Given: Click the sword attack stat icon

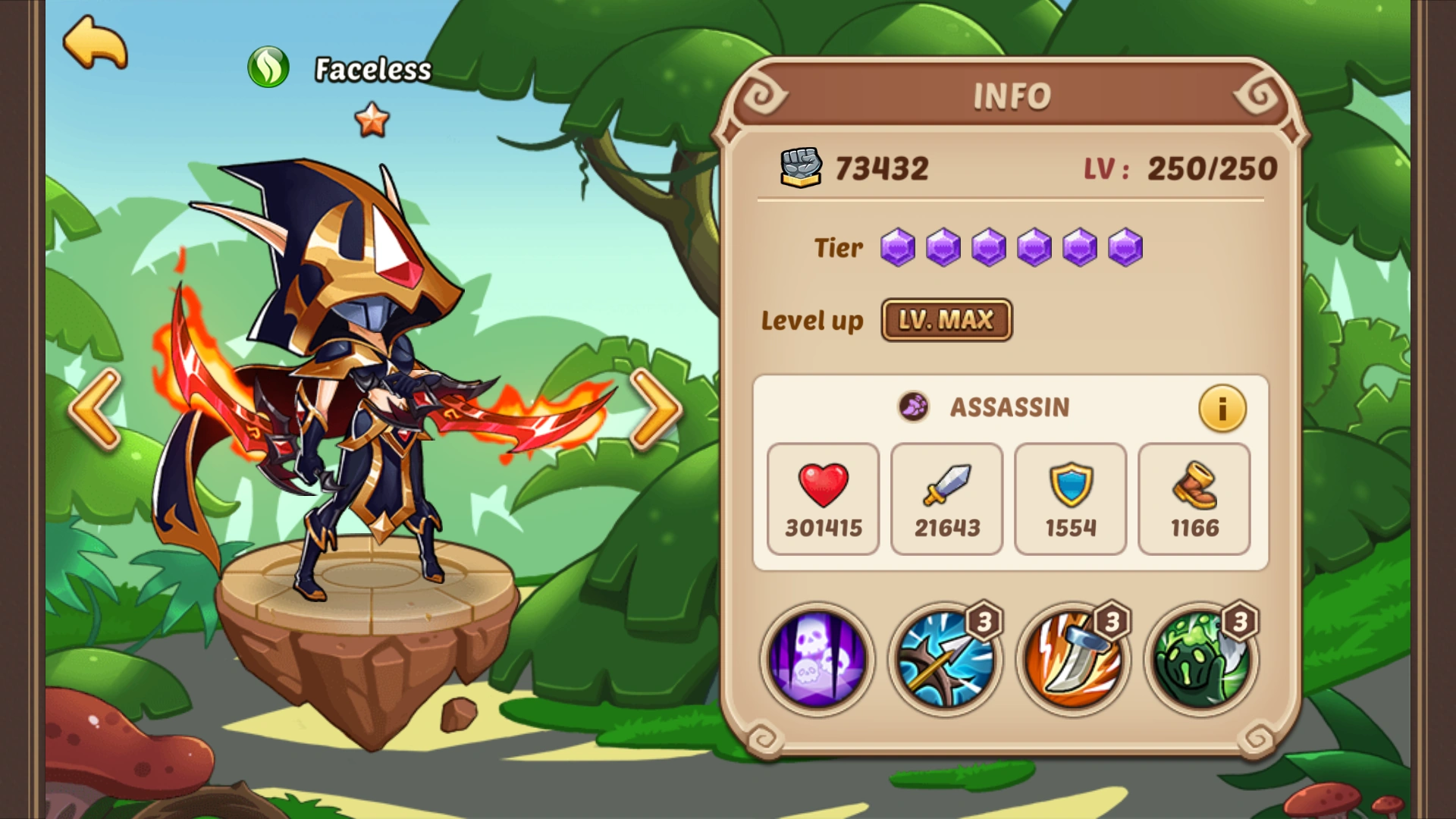Looking at the screenshot, I should point(946,485).
